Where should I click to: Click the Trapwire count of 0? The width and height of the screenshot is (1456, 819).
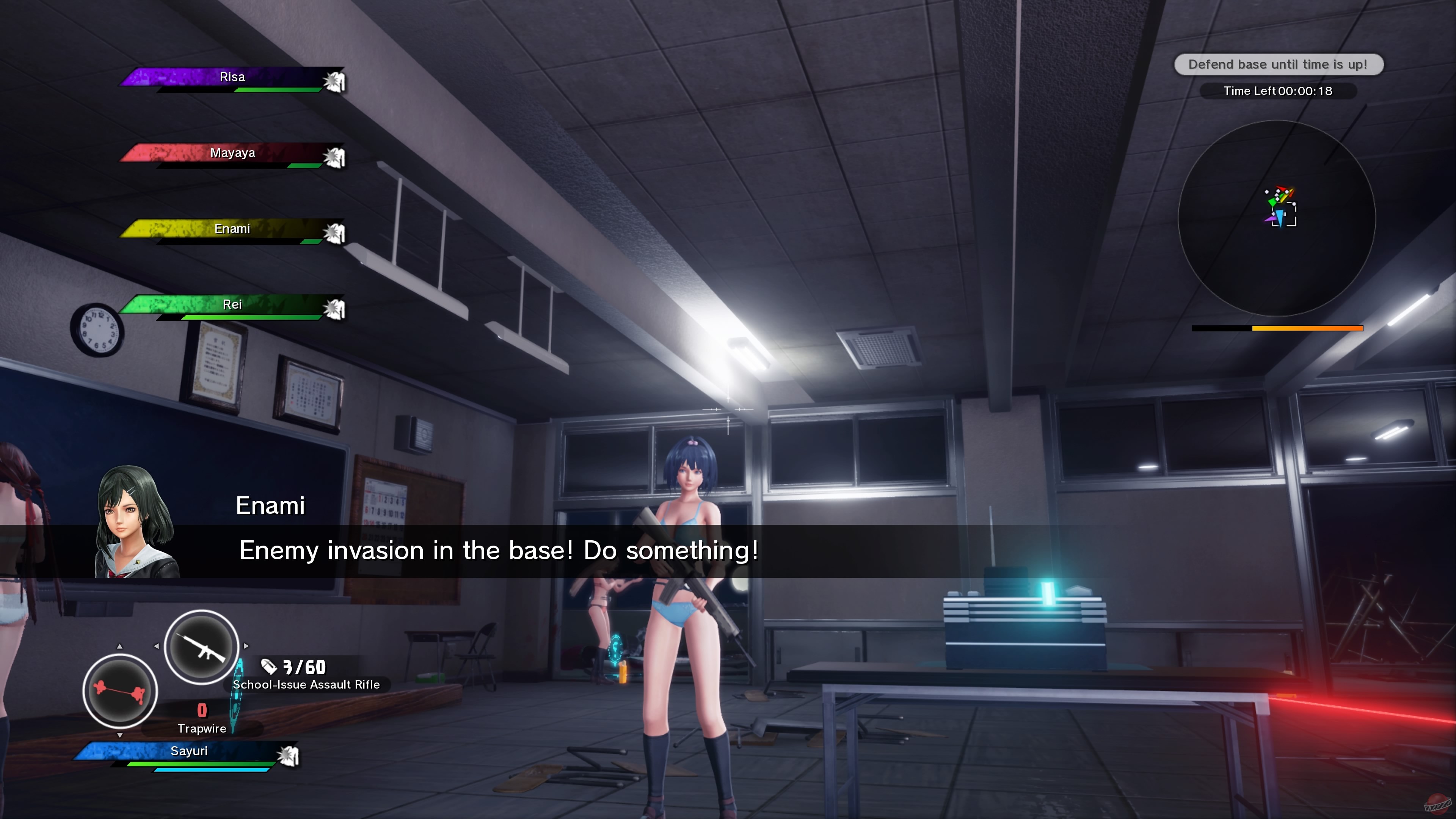tap(201, 710)
